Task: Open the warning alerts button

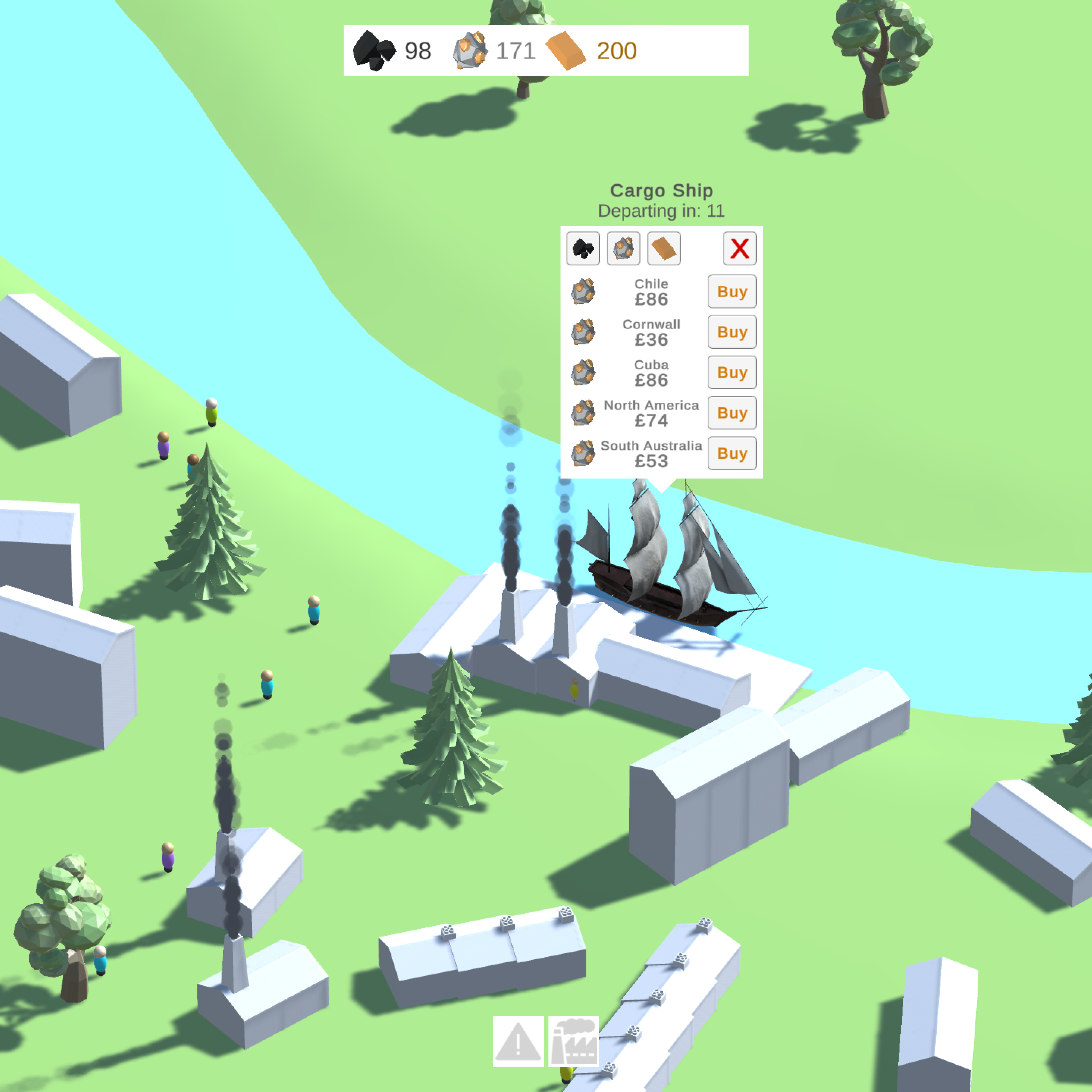Action: [x=518, y=1041]
